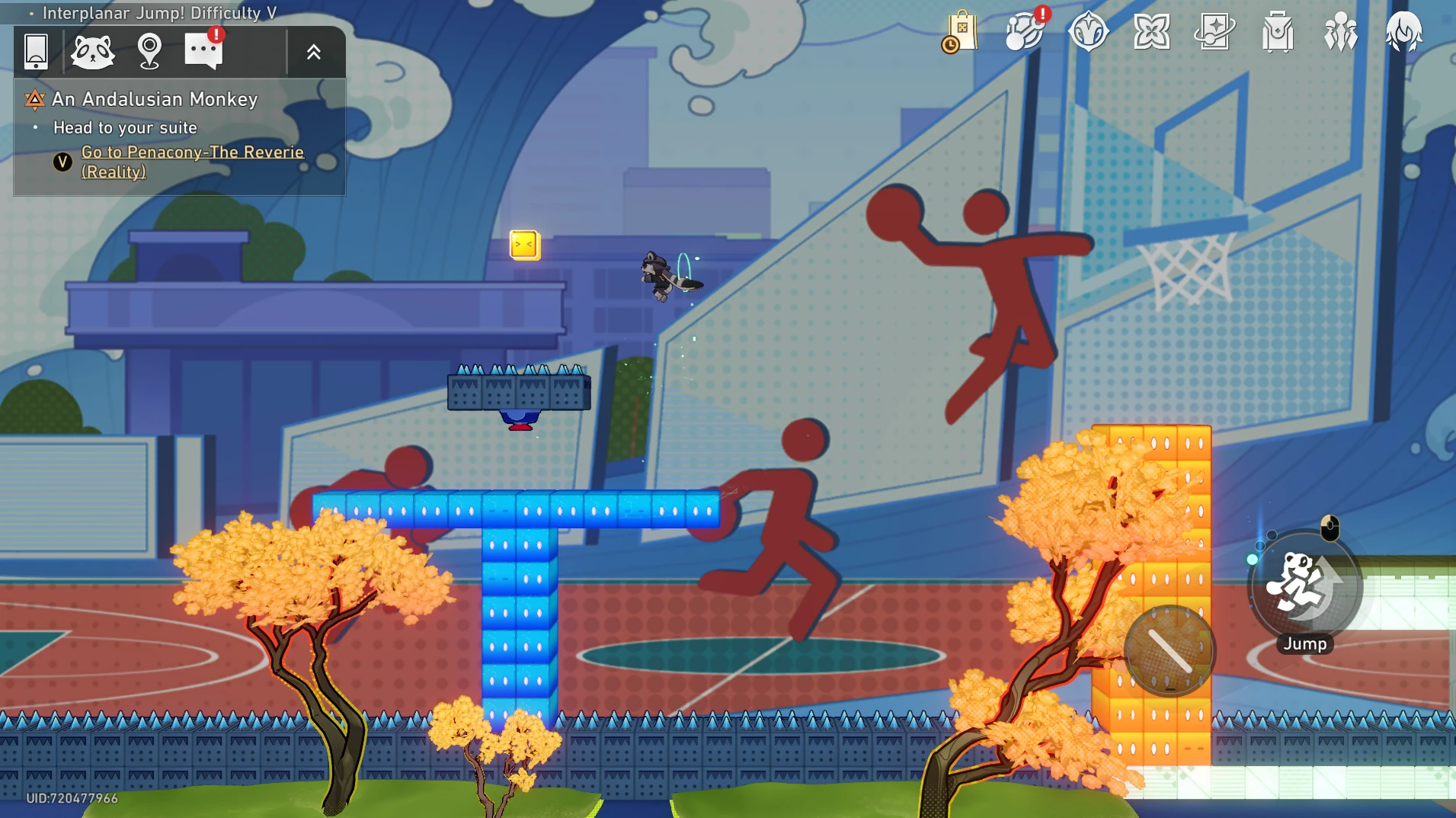
Task: Open the character portrait head icon
Action: tap(1403, 32)
